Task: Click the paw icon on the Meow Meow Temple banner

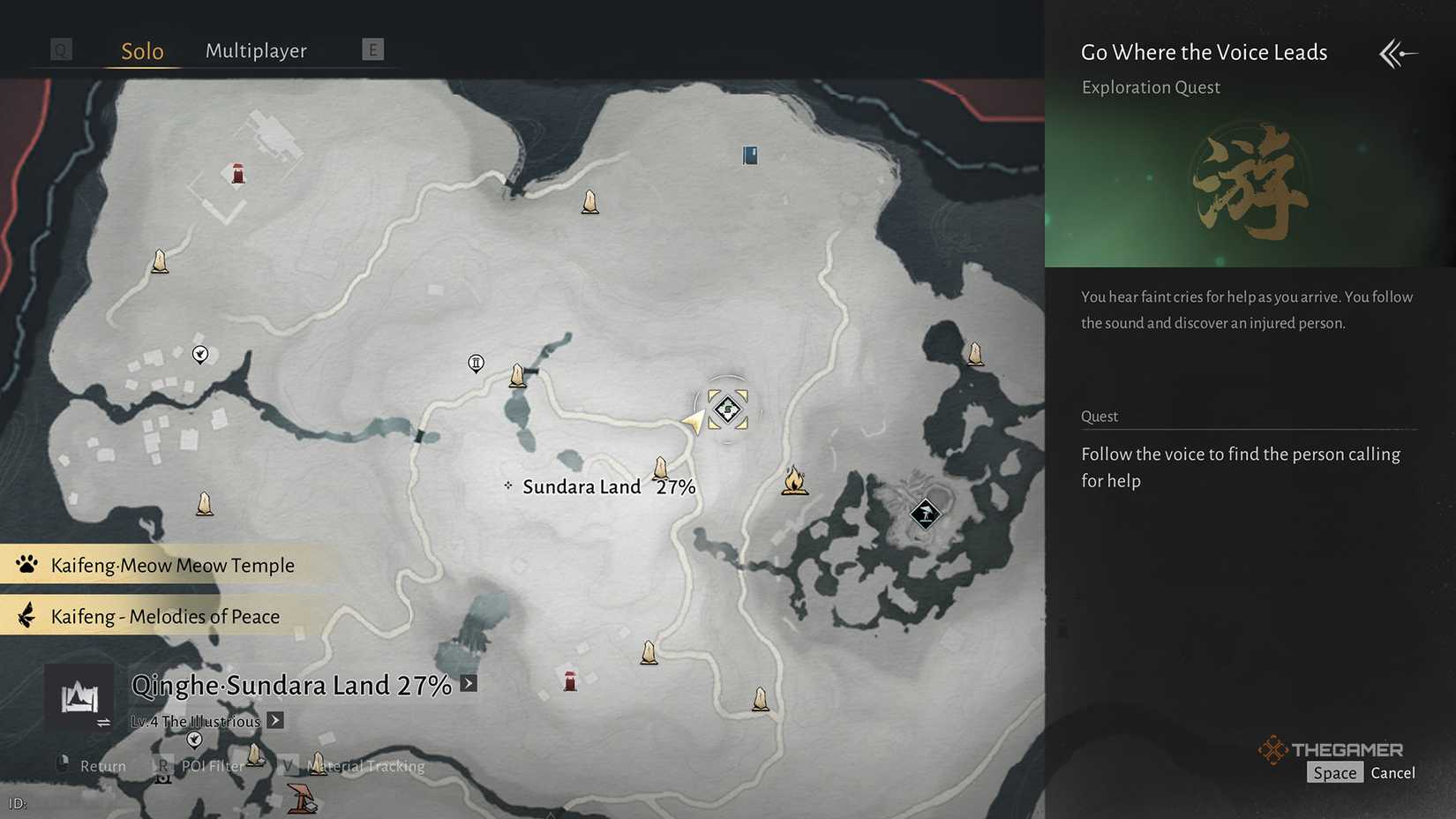Action: click(26, 565)
